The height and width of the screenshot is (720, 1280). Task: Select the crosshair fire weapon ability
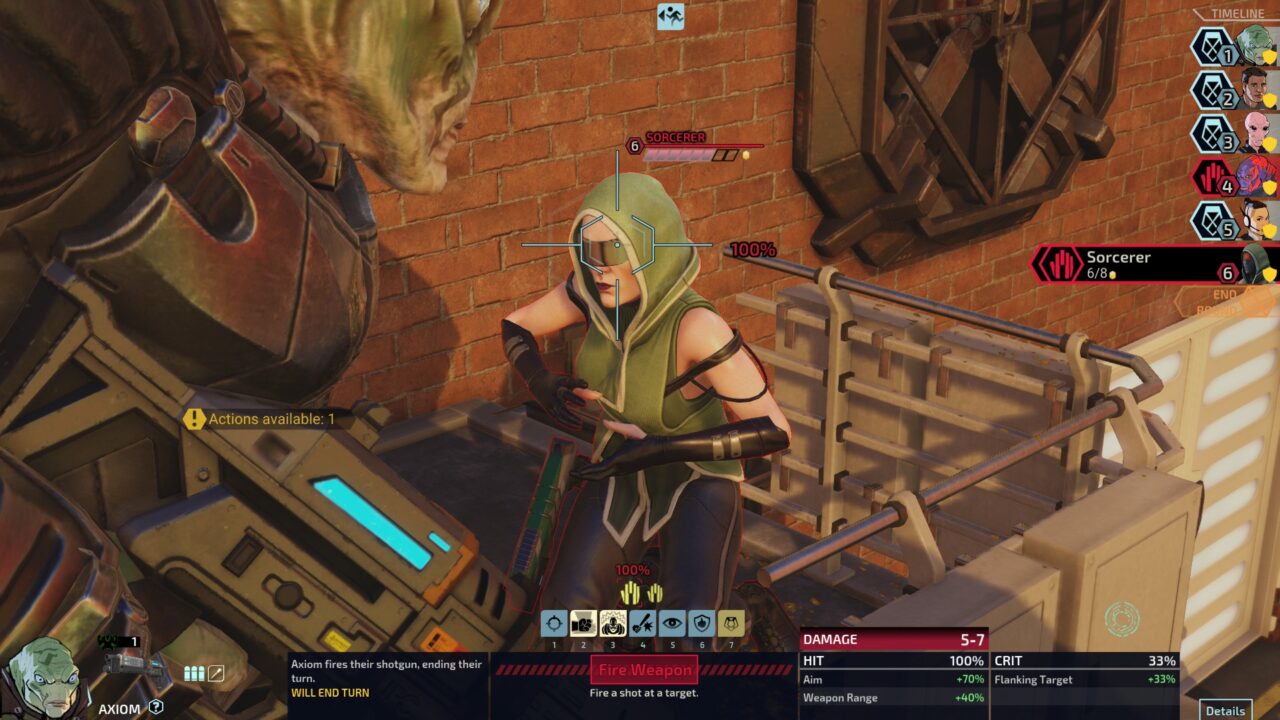coord(554,625)
